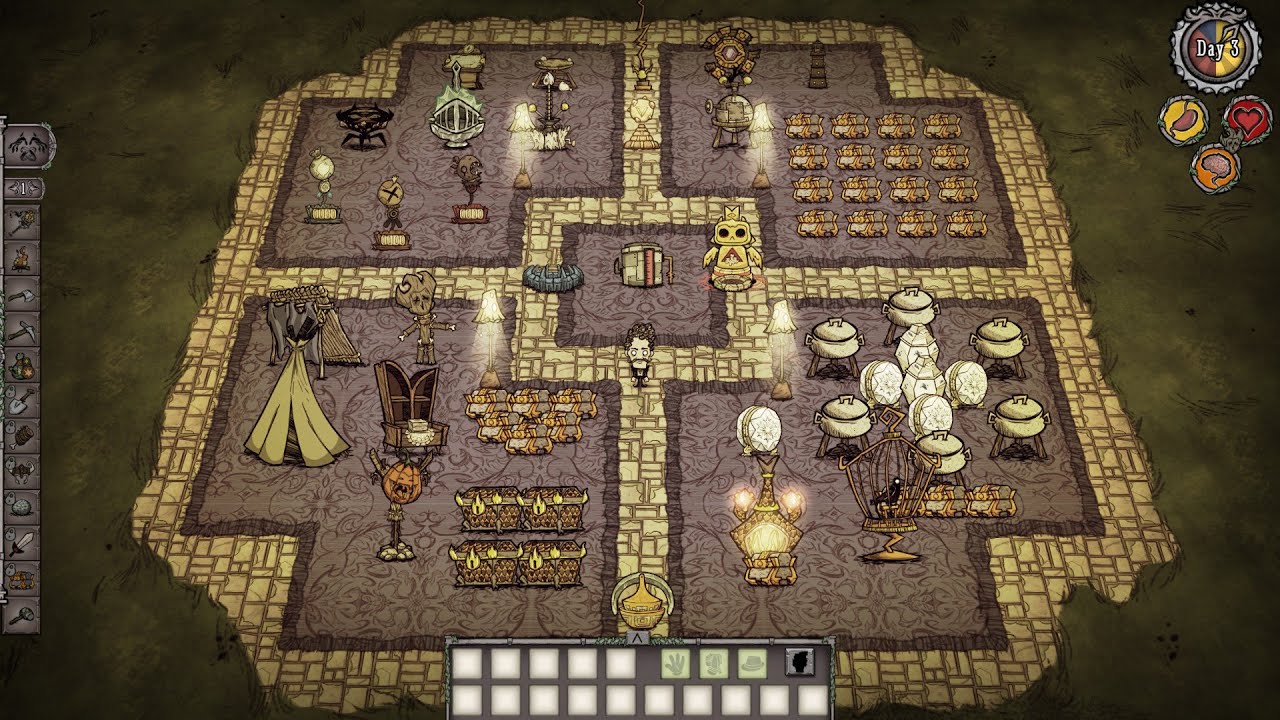The image size is (1280, 720).
Task: Select the sword crafting icon
Action: 23,544
